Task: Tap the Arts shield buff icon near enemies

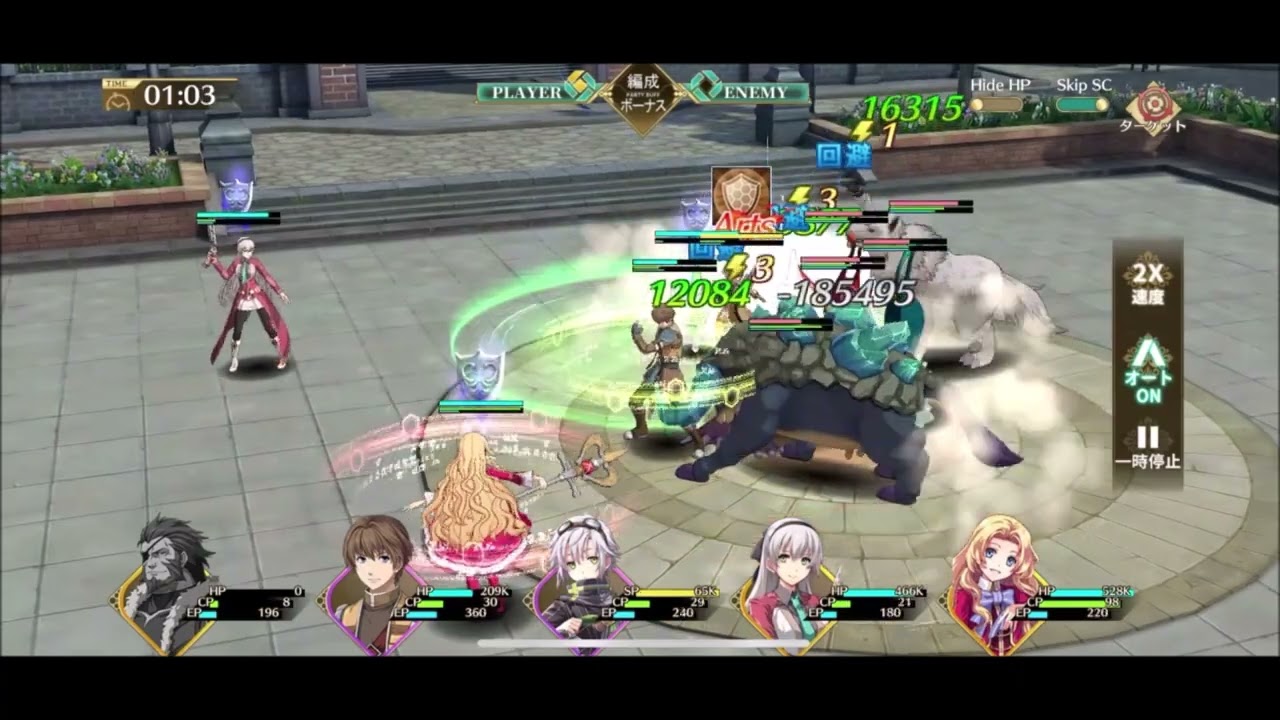Action: click(741, 190)
